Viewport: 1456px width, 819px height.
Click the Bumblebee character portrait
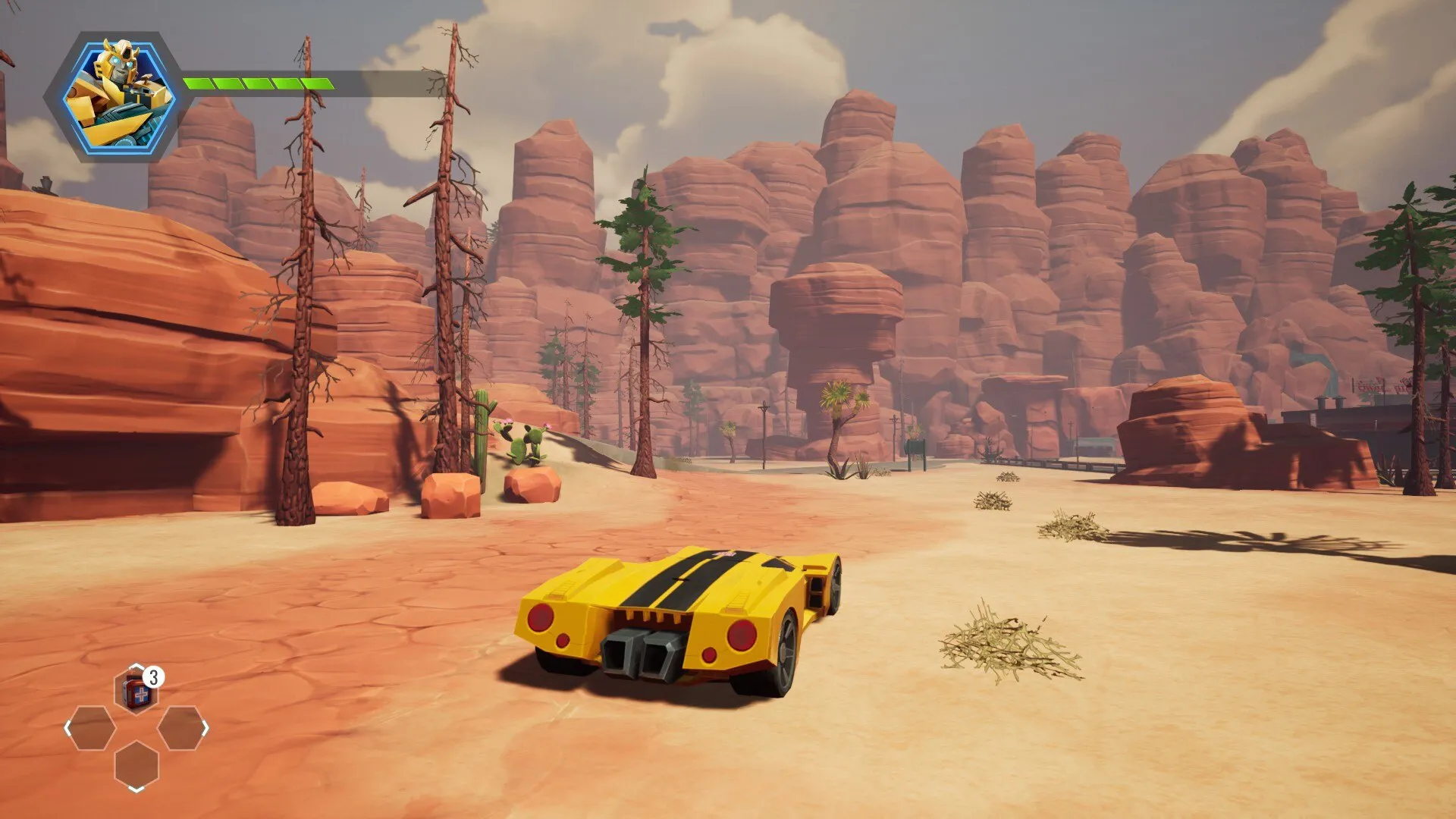coord(119,95)
